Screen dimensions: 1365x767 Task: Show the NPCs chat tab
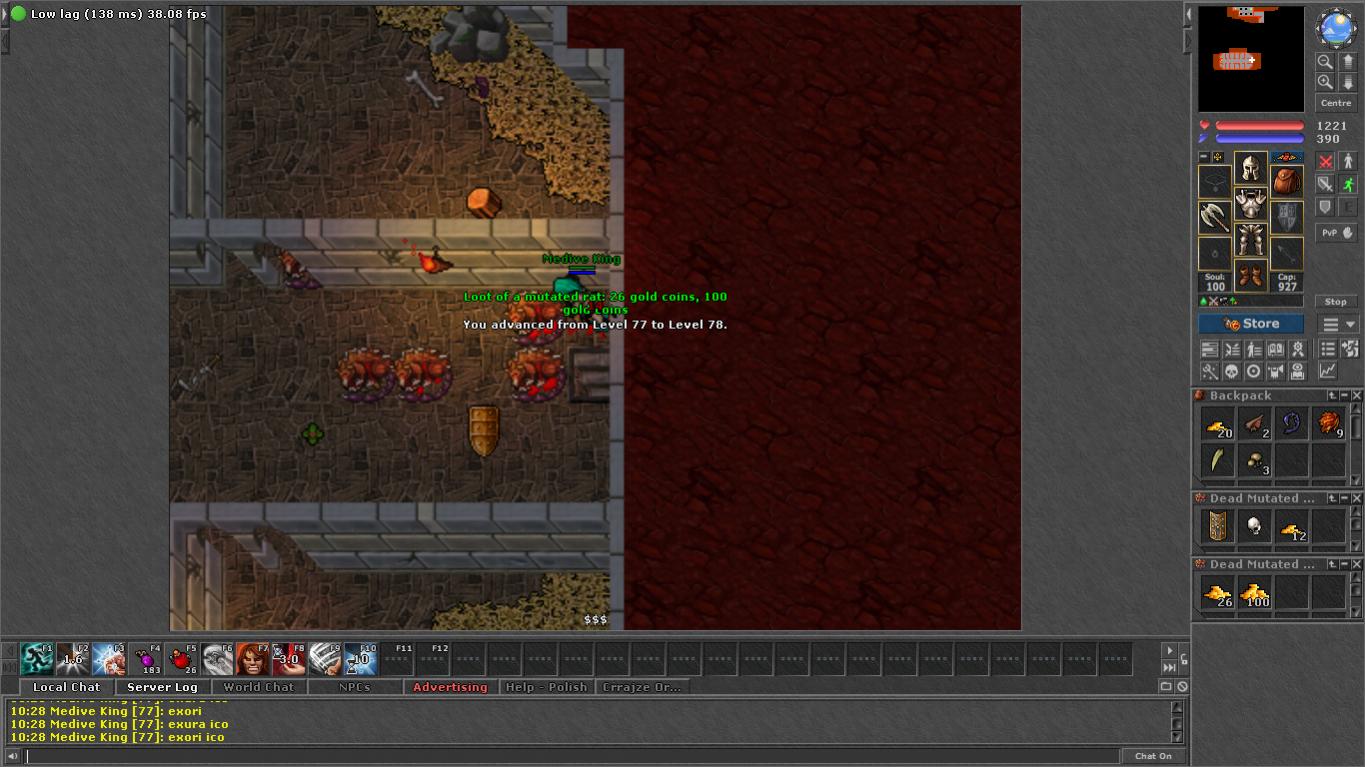354,687
